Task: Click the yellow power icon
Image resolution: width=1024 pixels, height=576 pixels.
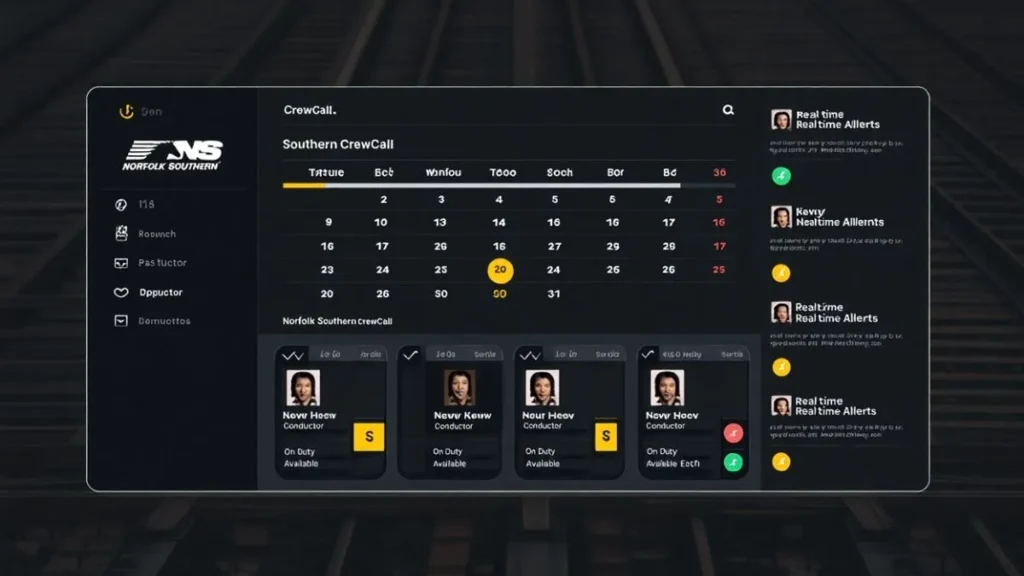Action: point(126,112)
